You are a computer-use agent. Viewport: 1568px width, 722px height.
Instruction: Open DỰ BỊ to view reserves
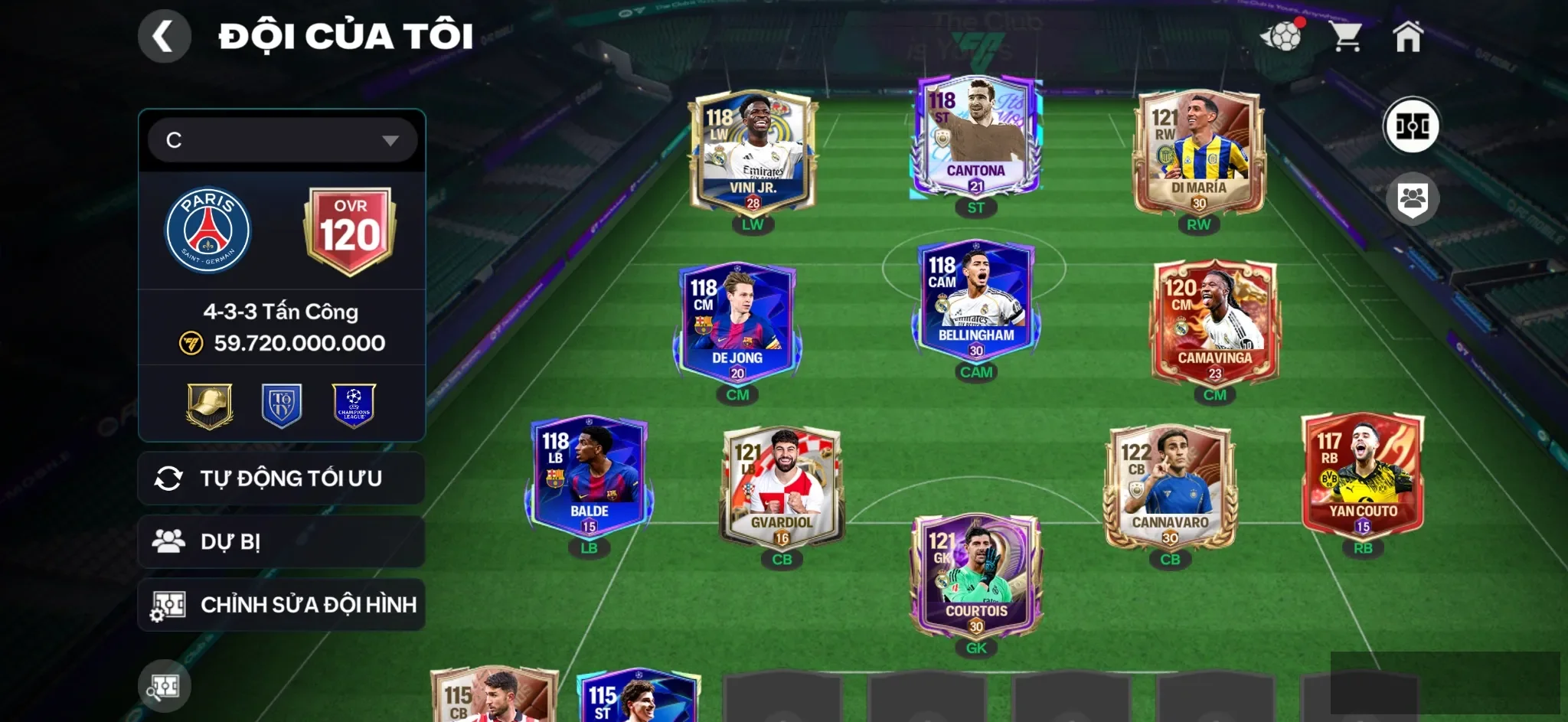pos(281,541)
